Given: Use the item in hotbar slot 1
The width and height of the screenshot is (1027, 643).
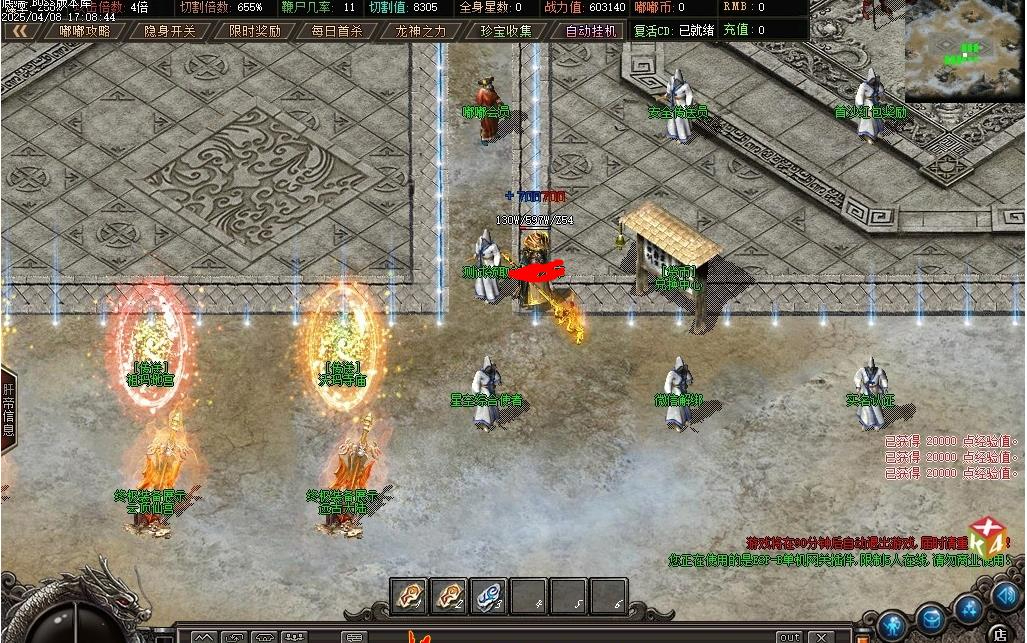Looking at the screenshot, I should point(408,596).
